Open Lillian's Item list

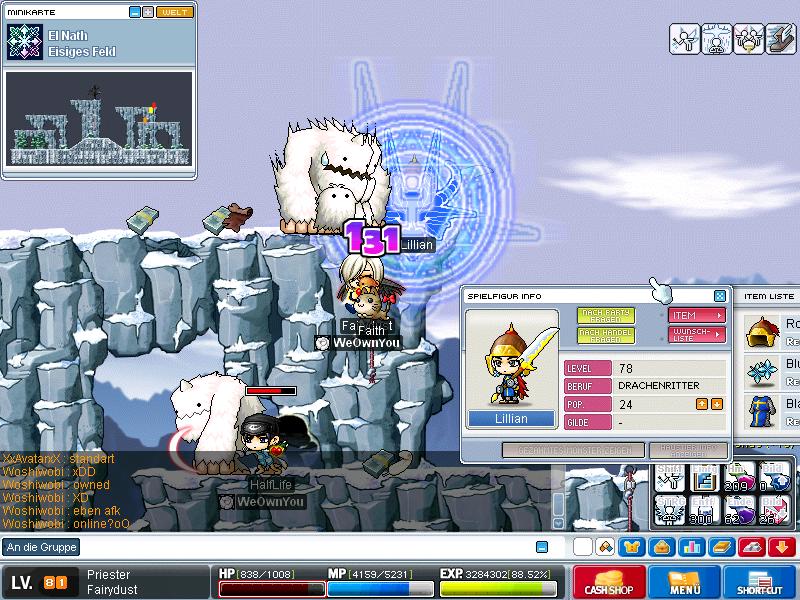tap(696, 315)
